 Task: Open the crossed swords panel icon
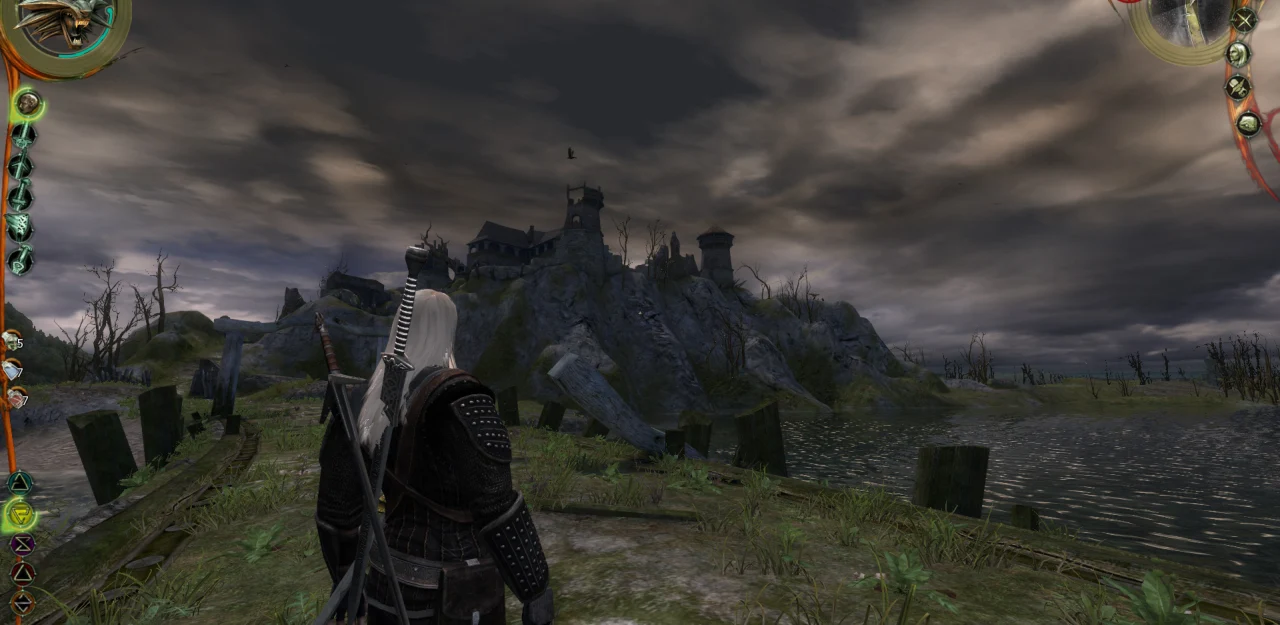[1244, 19]
